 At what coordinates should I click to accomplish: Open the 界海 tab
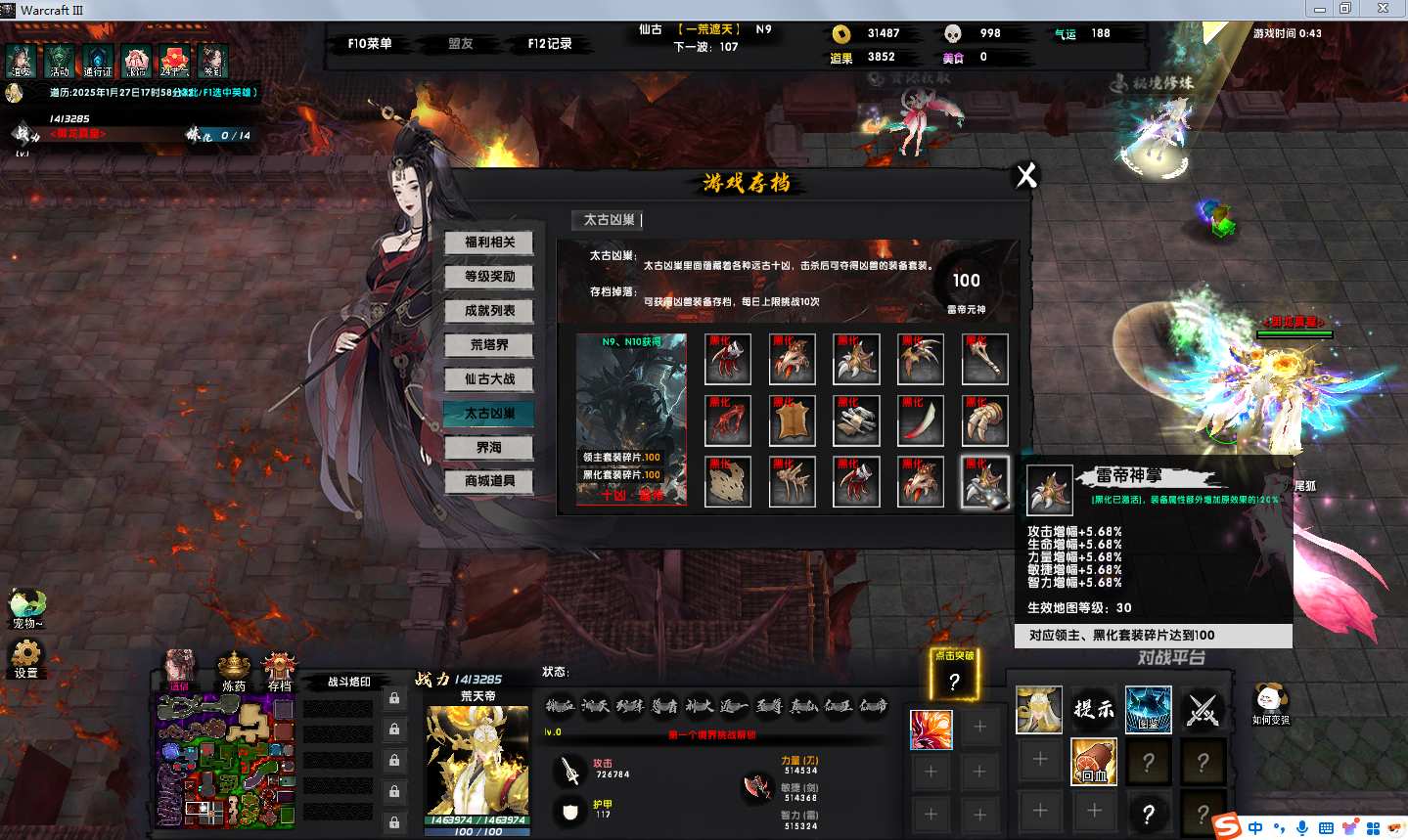[489, 448]
